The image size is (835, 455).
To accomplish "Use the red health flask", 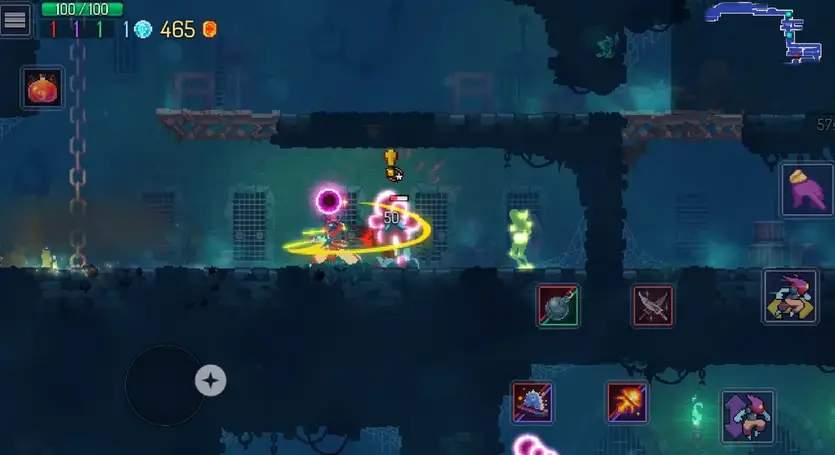I will (43, 89).
